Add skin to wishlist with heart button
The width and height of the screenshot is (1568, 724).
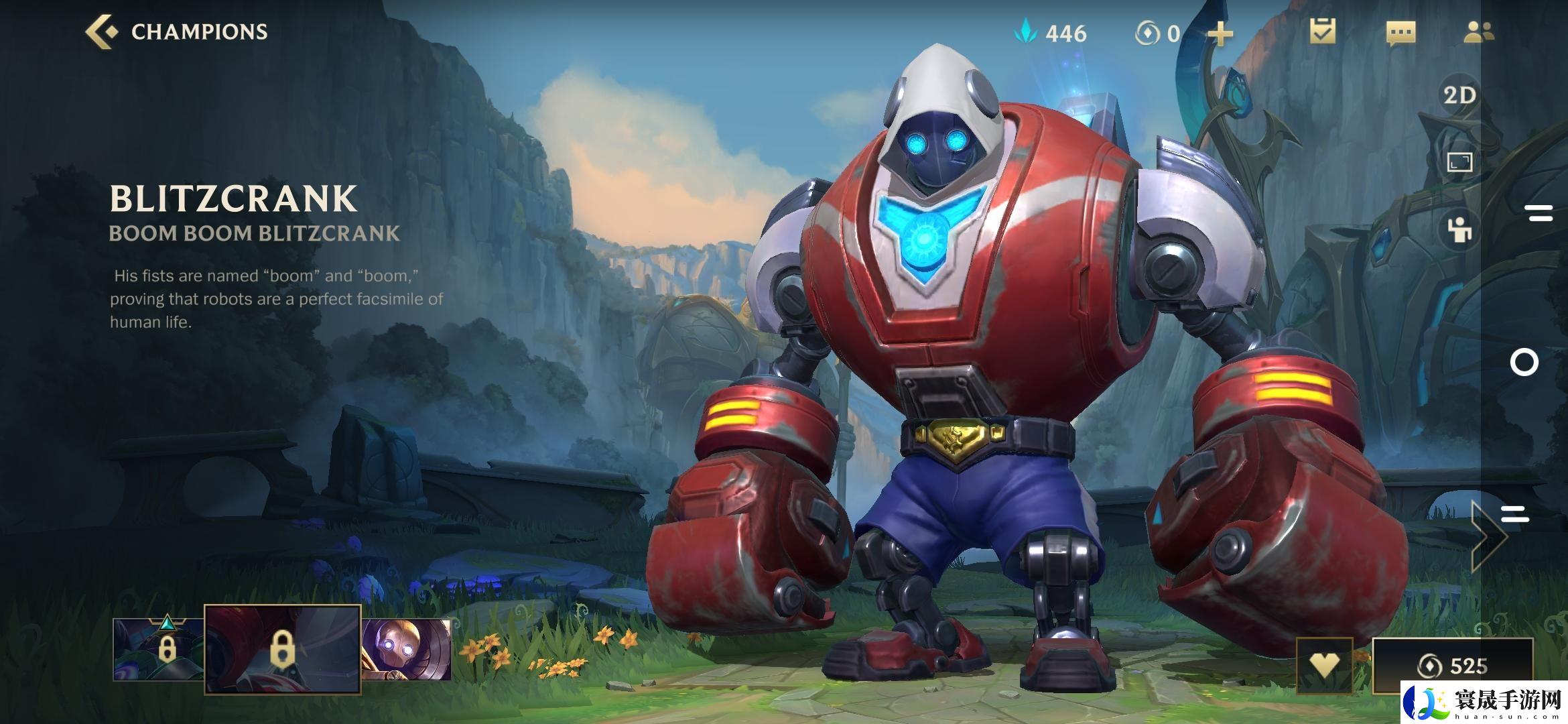tap(1324, 665)
